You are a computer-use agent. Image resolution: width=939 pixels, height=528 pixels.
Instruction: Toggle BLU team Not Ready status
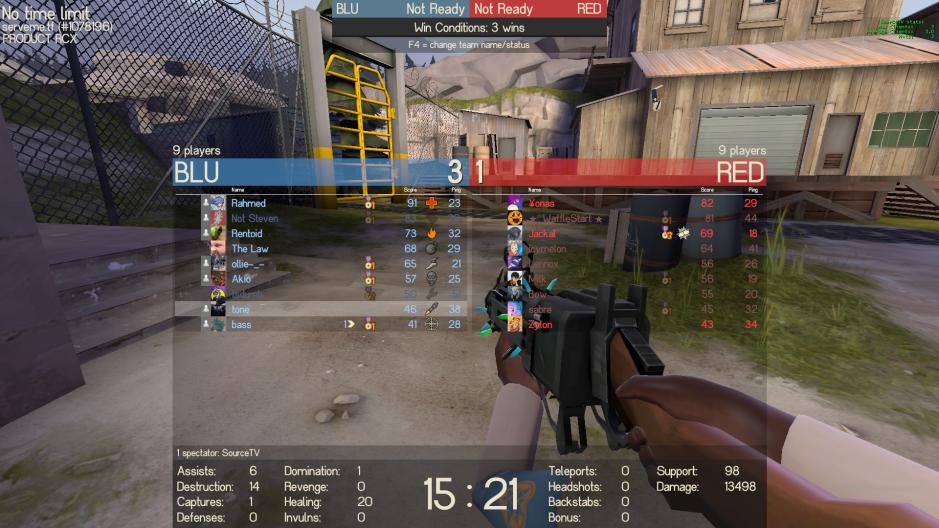click(435, 9)
